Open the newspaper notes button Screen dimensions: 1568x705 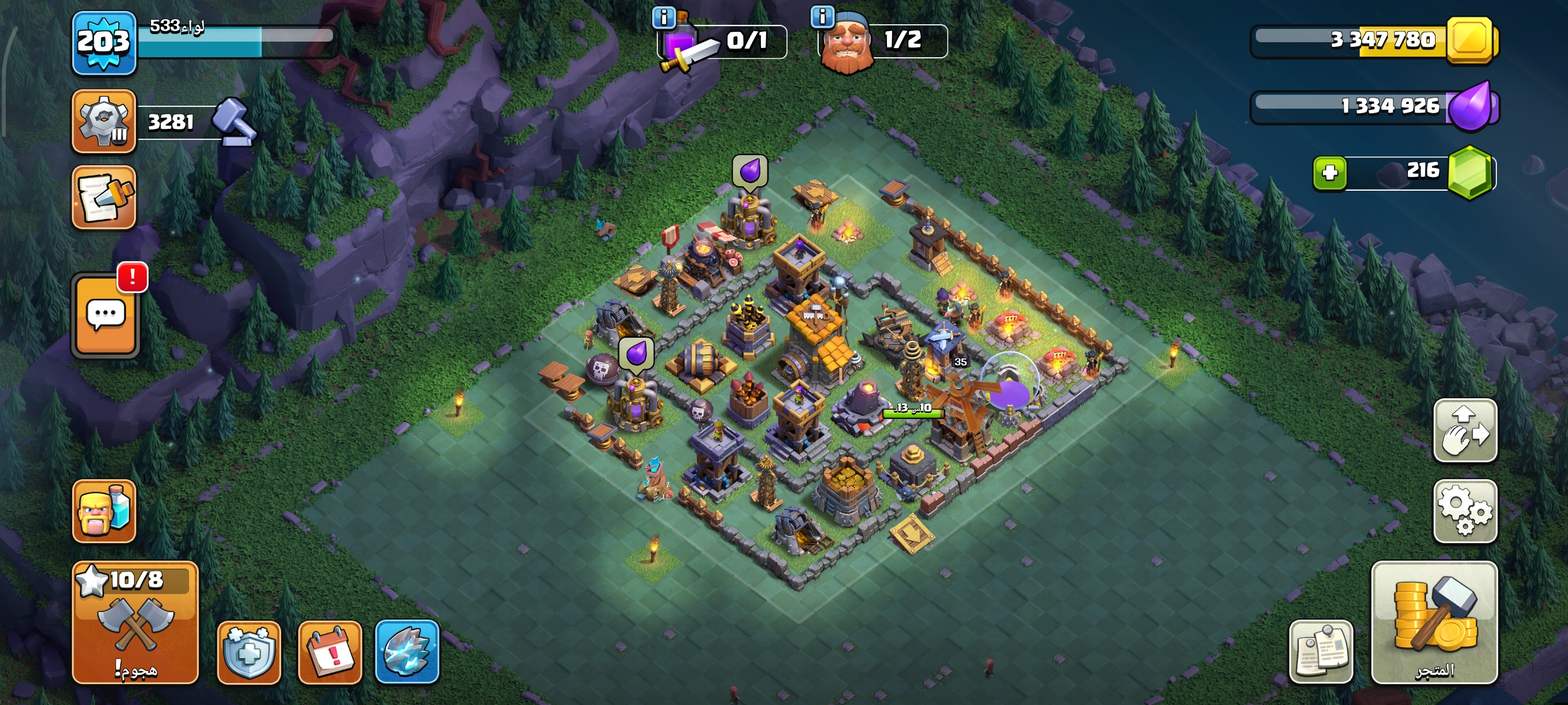pos(1321,652)
